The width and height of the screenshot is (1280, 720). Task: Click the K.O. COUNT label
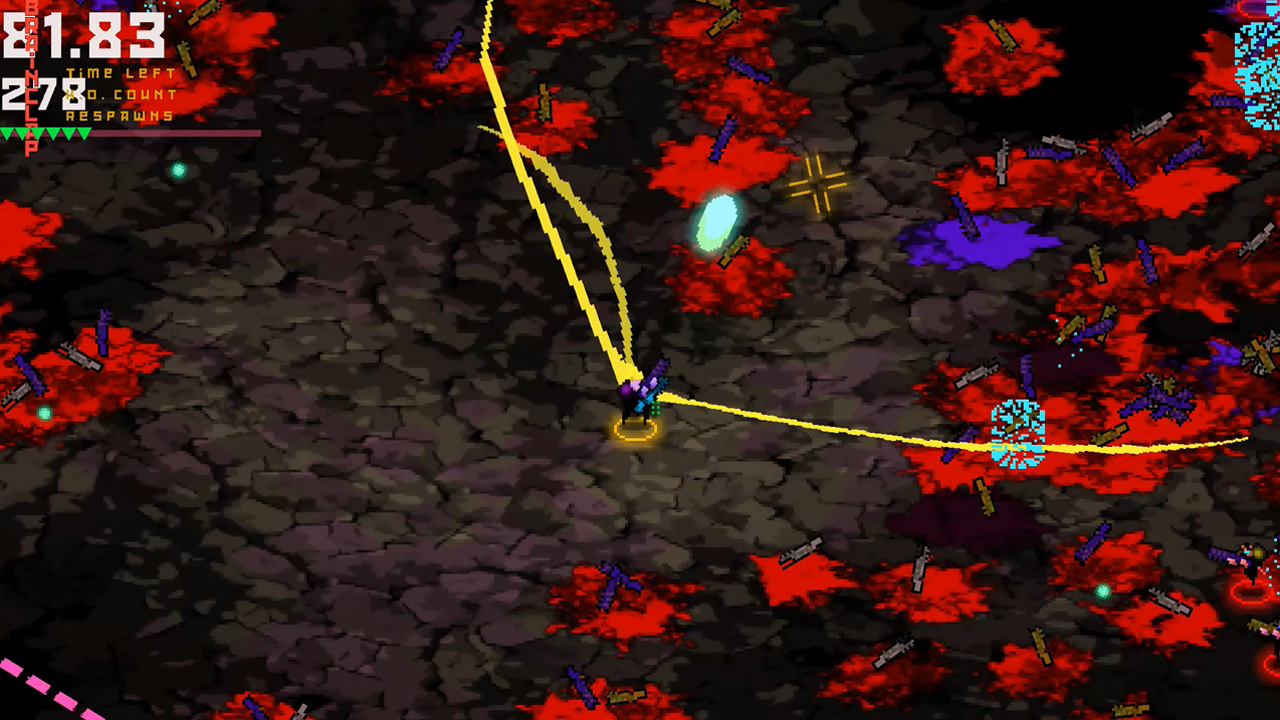(120, 94)
